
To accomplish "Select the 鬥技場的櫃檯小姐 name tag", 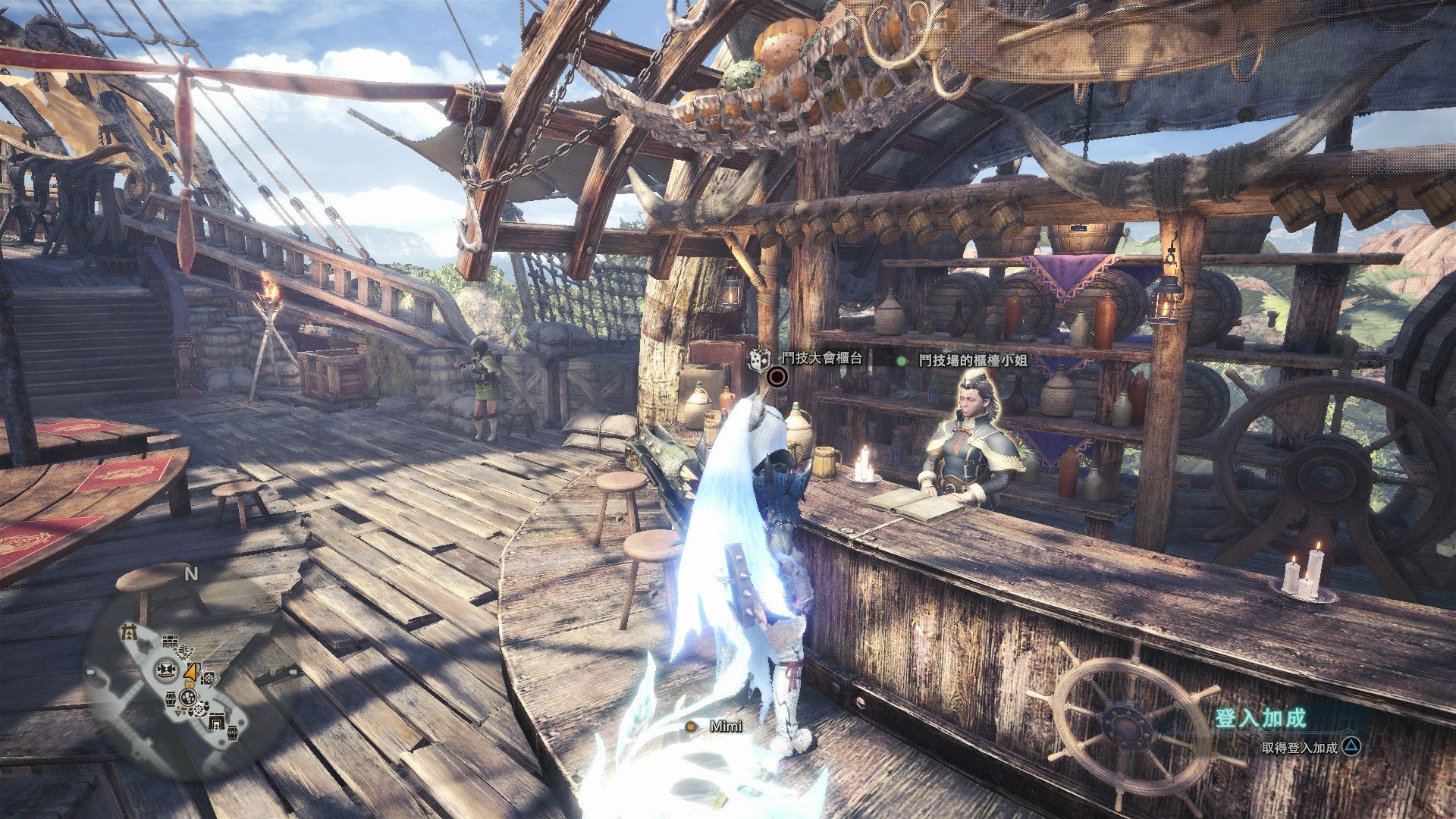I will tap(972, 361).
